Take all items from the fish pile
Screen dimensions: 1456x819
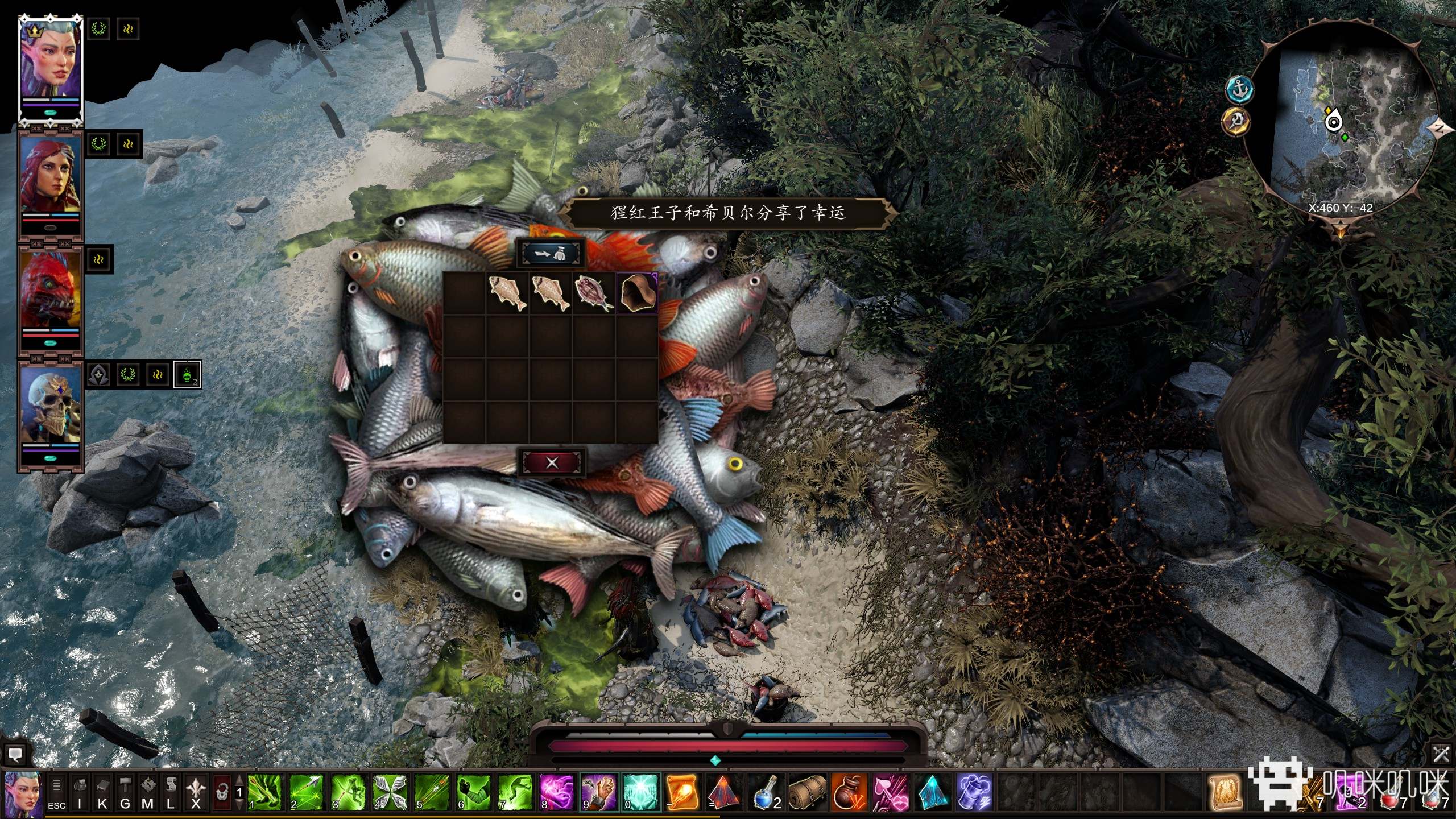552,254
